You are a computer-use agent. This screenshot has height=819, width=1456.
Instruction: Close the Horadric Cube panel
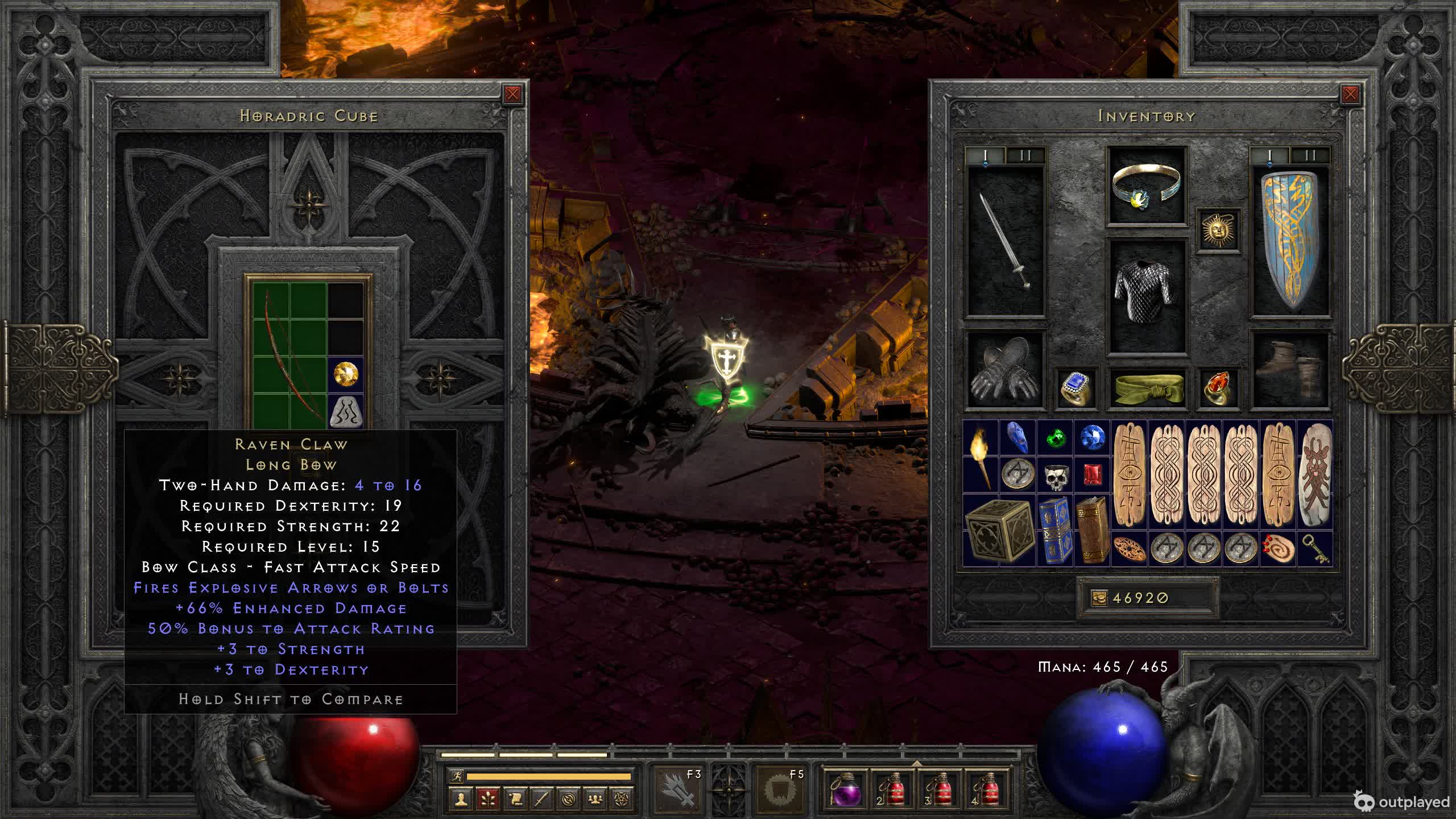pos(512,94)
